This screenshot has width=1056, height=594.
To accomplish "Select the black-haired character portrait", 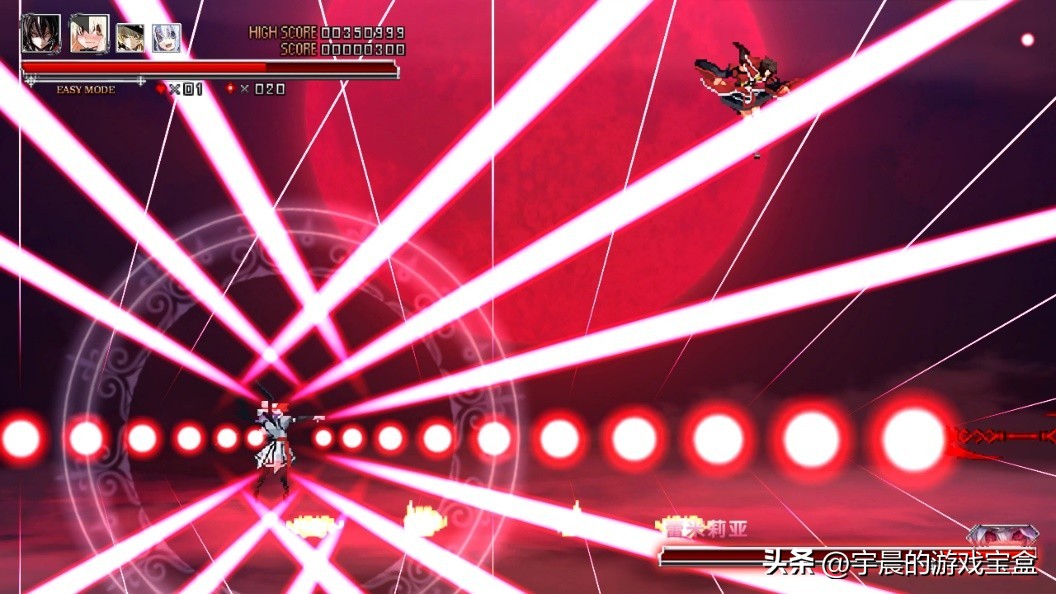I will [x=41, y=34].
